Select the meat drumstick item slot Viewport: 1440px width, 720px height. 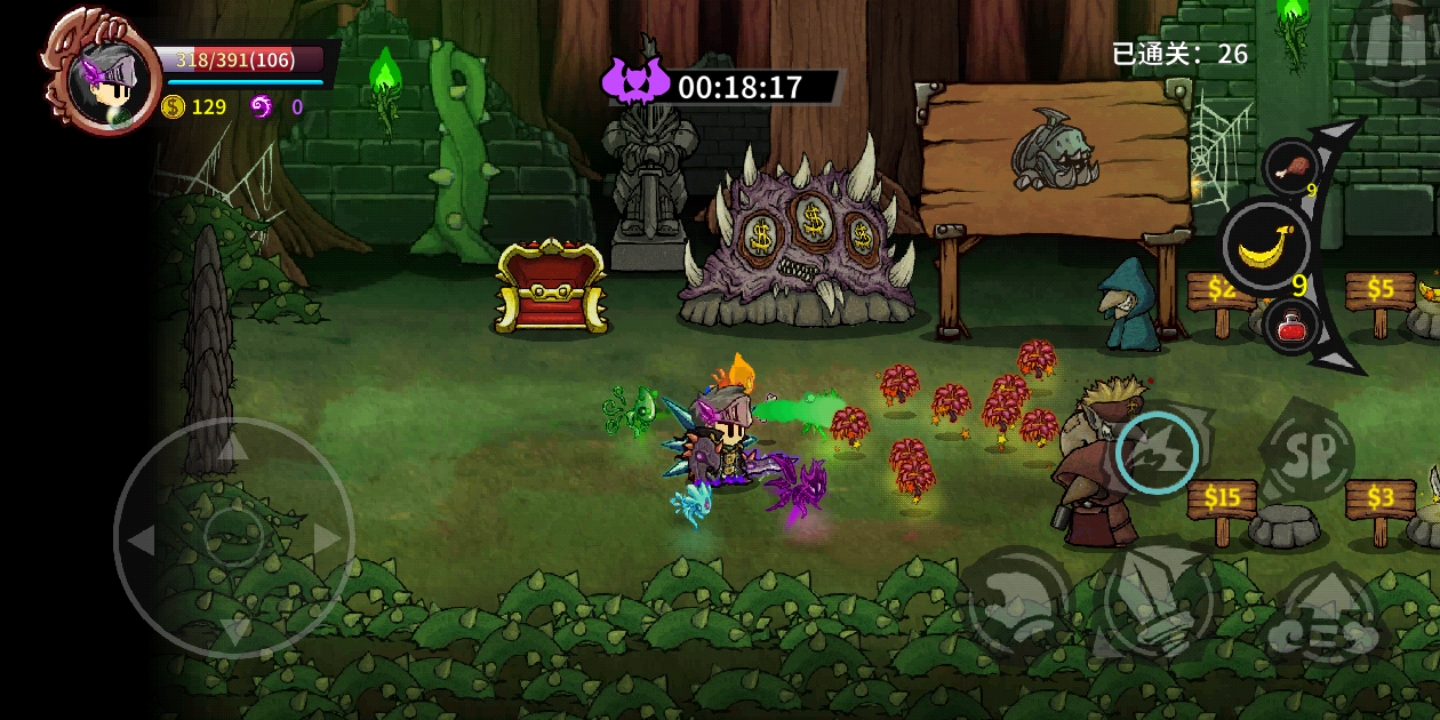pos(1290,167)
